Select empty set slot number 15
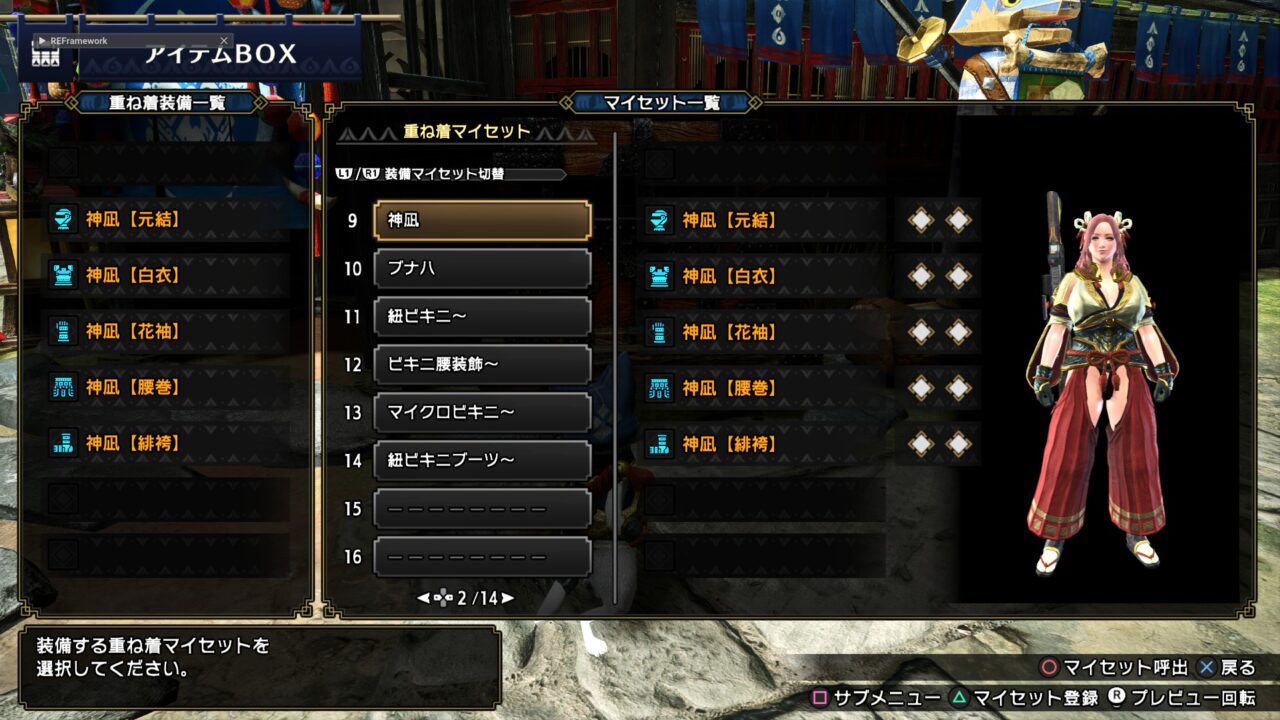Viewport: 1280px width, 720px height. coord(482,509)
